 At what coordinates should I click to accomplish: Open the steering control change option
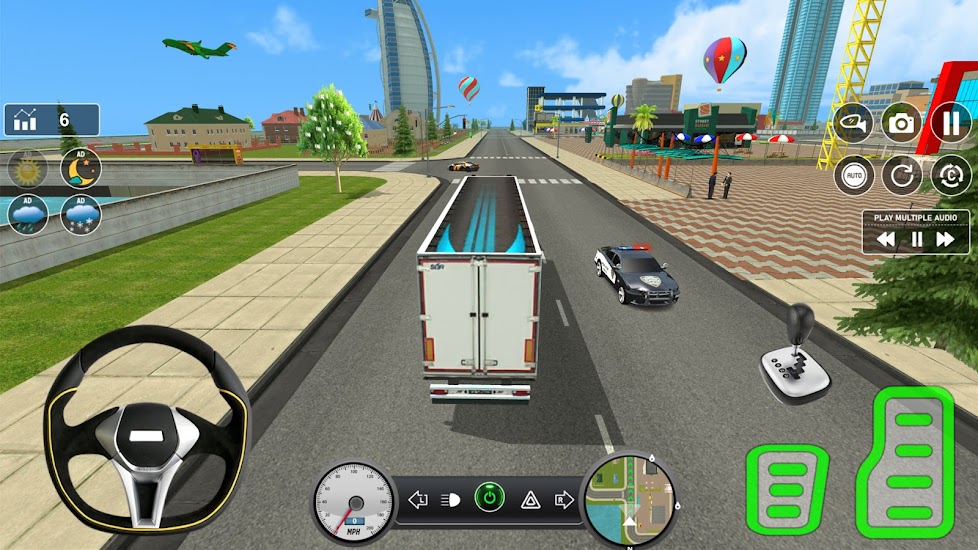click(951, 175)
